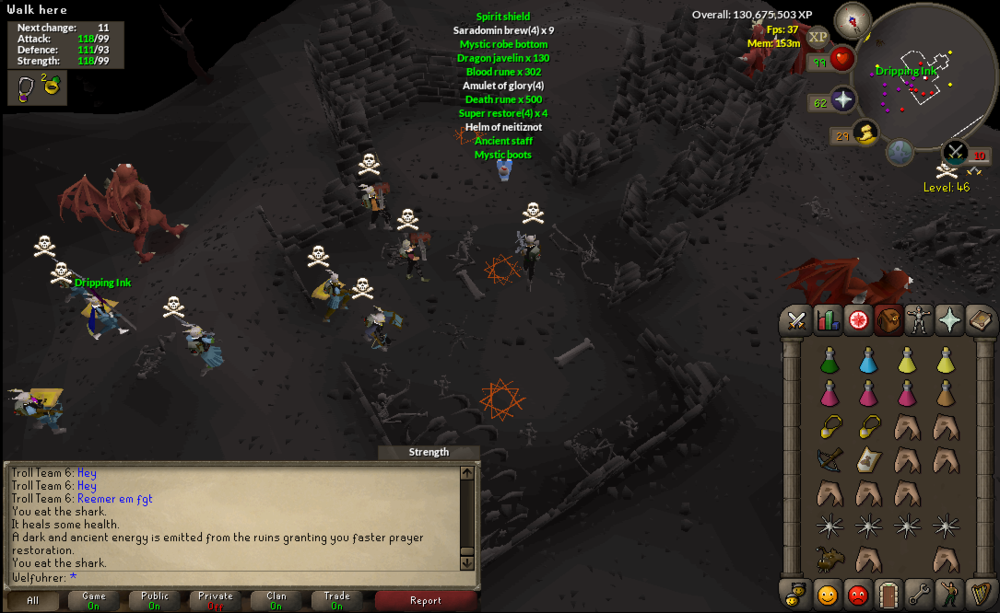Activate the special attack orb
This screenshot has height=613, width=1000.
coord(955,152)
